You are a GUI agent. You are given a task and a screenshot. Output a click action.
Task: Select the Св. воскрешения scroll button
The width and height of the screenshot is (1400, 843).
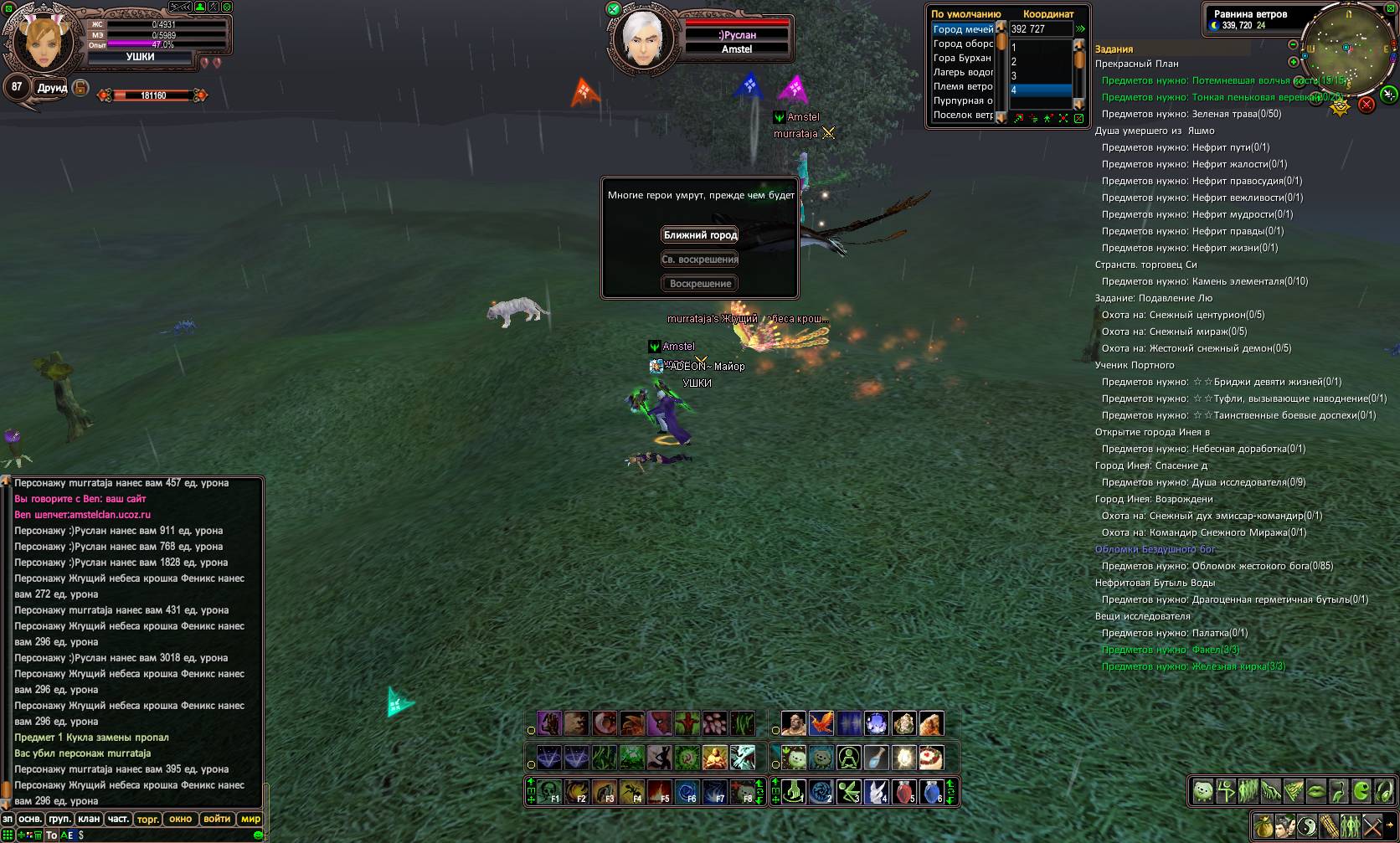pyautogui.click(x=700, y=260)
